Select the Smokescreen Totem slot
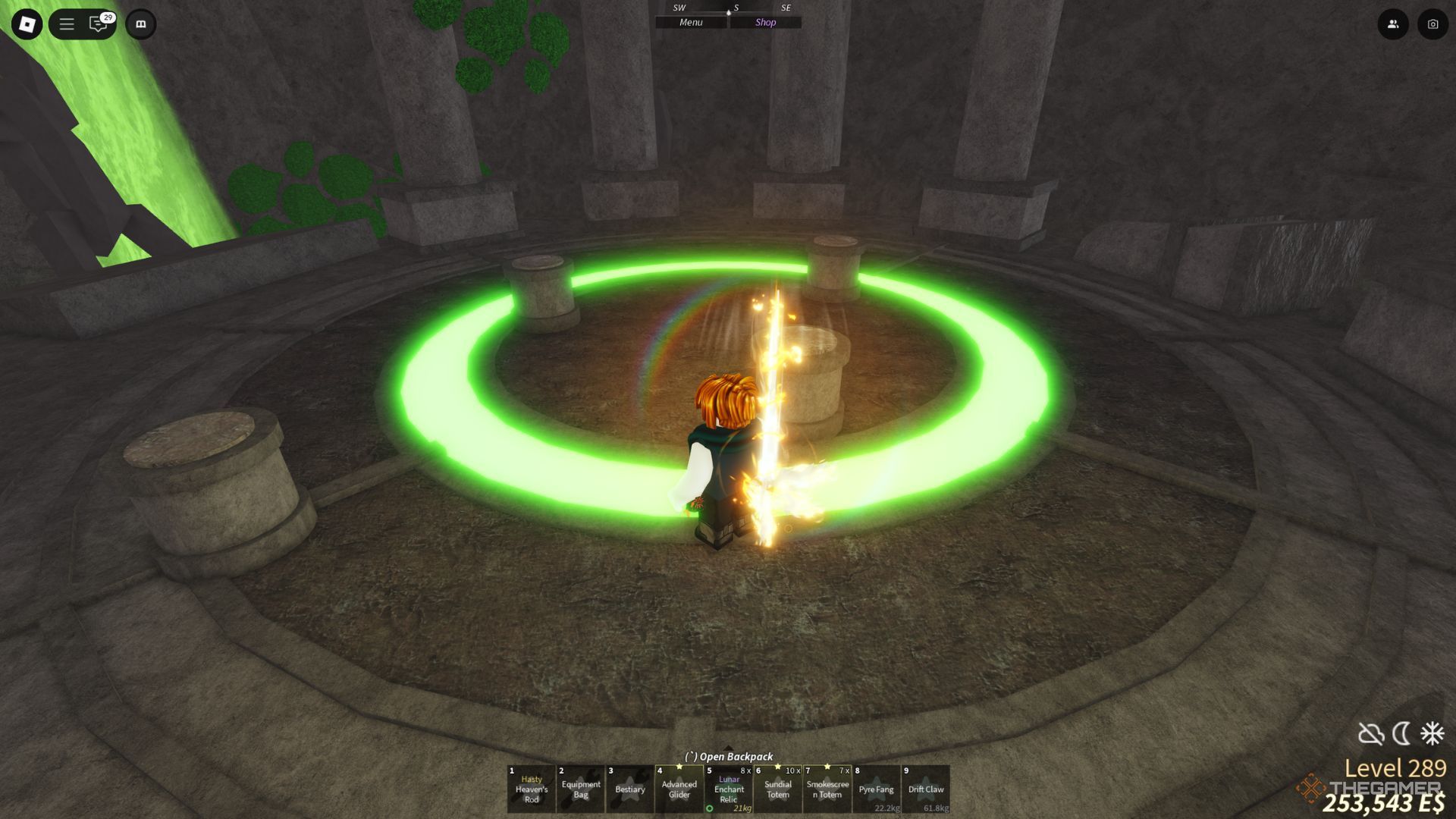Viewport: 1456px width, 819px height. [x=827, y=789]
